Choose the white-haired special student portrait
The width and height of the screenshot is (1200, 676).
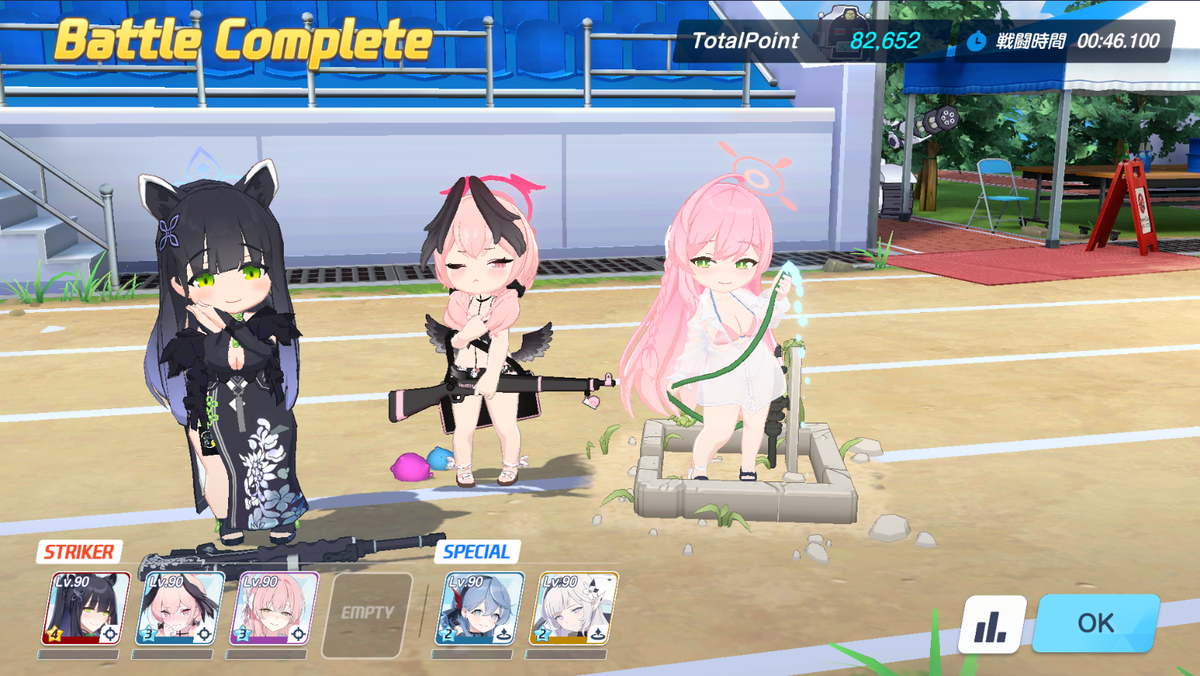[x=574, y=608]
